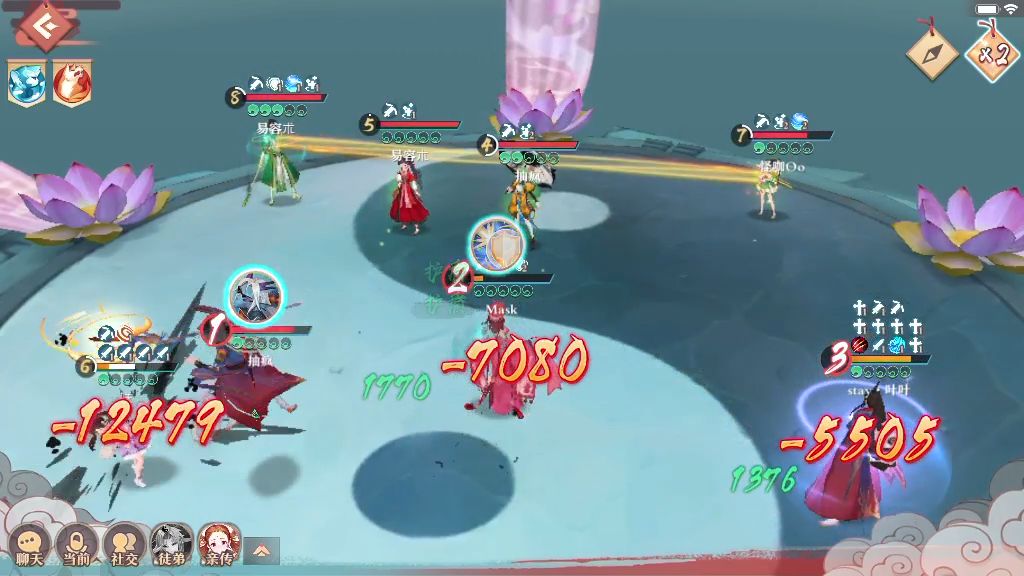Viewport: 1024px width, 576px height.
Task: Open the 徒弟 disciple portrait
Action: 172,546
